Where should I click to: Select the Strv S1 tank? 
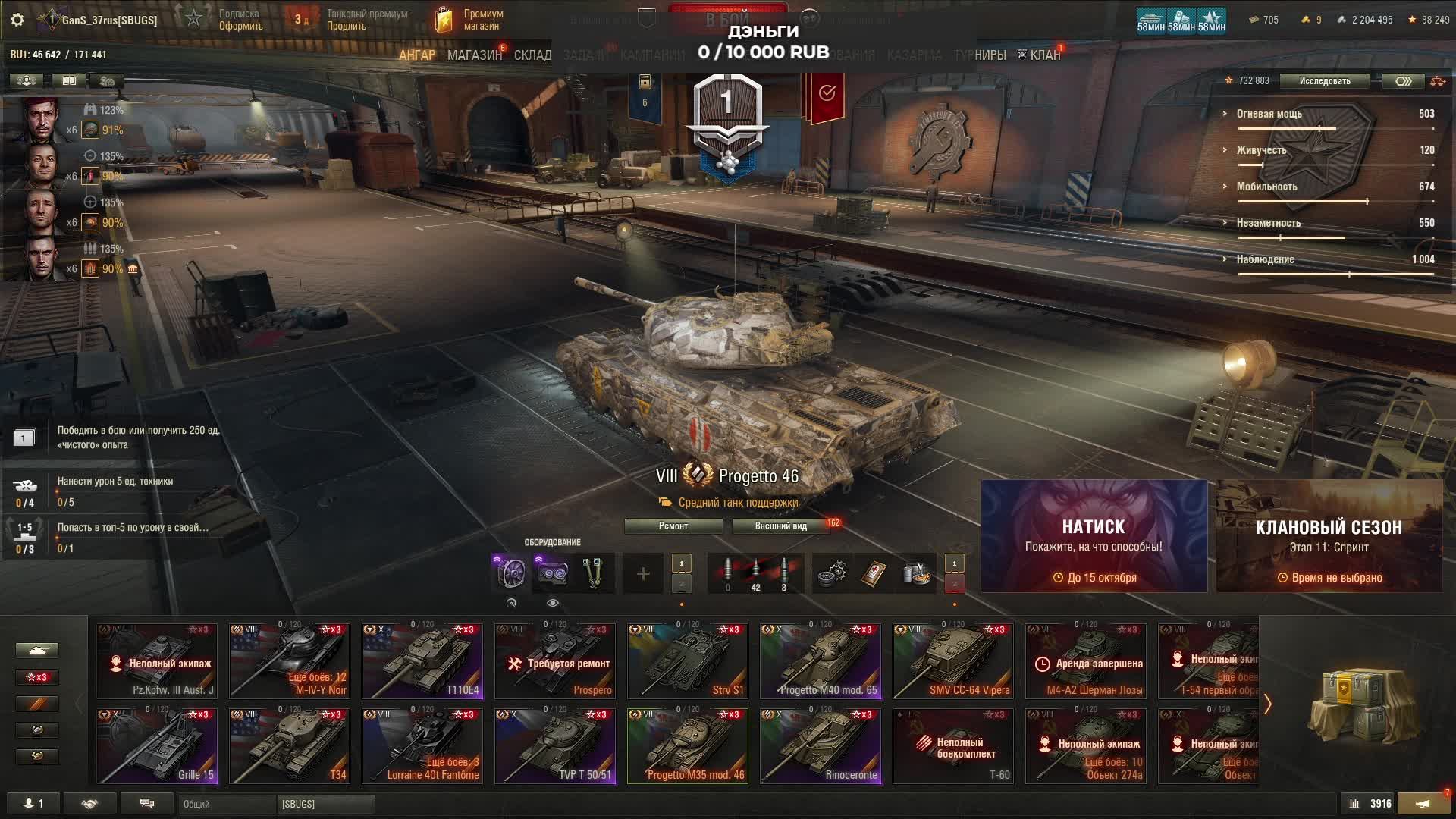[688, 661]
